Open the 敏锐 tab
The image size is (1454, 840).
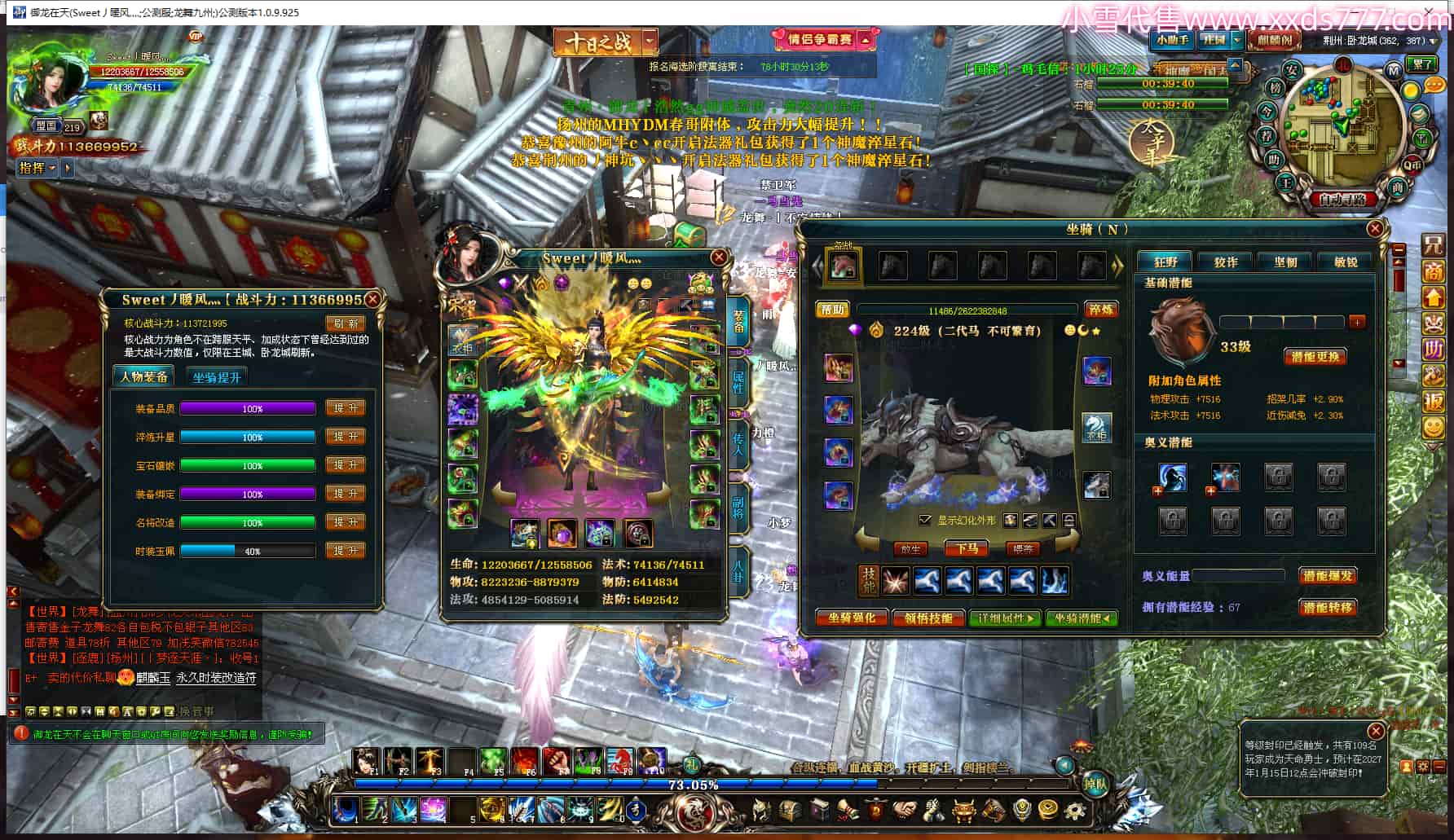[1346, 262]
